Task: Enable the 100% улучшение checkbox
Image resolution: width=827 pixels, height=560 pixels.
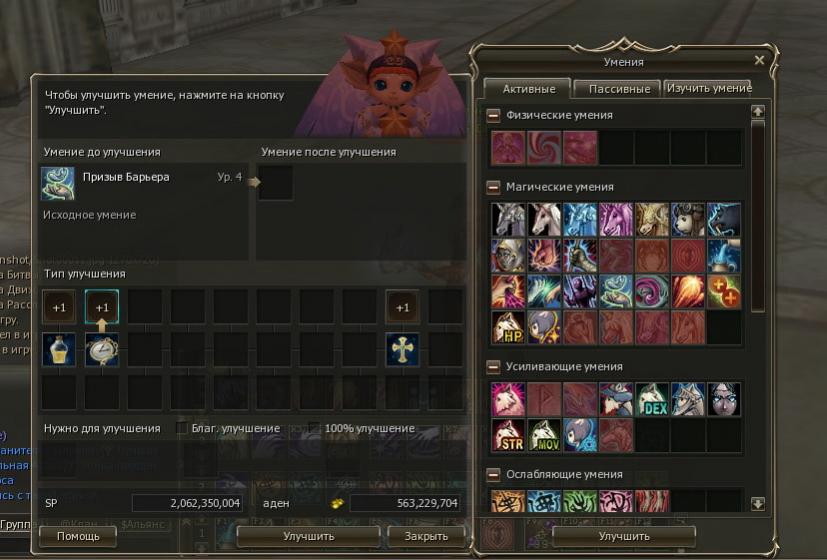Action: tap(313, 428)
